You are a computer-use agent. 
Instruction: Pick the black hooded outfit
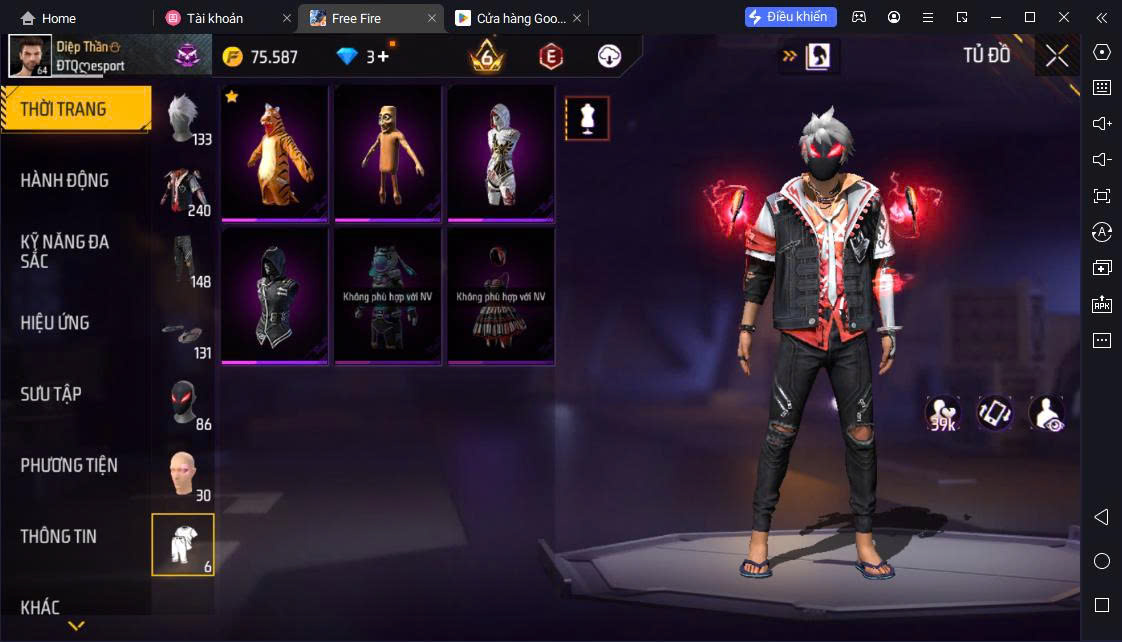click(x=275, y=296)
